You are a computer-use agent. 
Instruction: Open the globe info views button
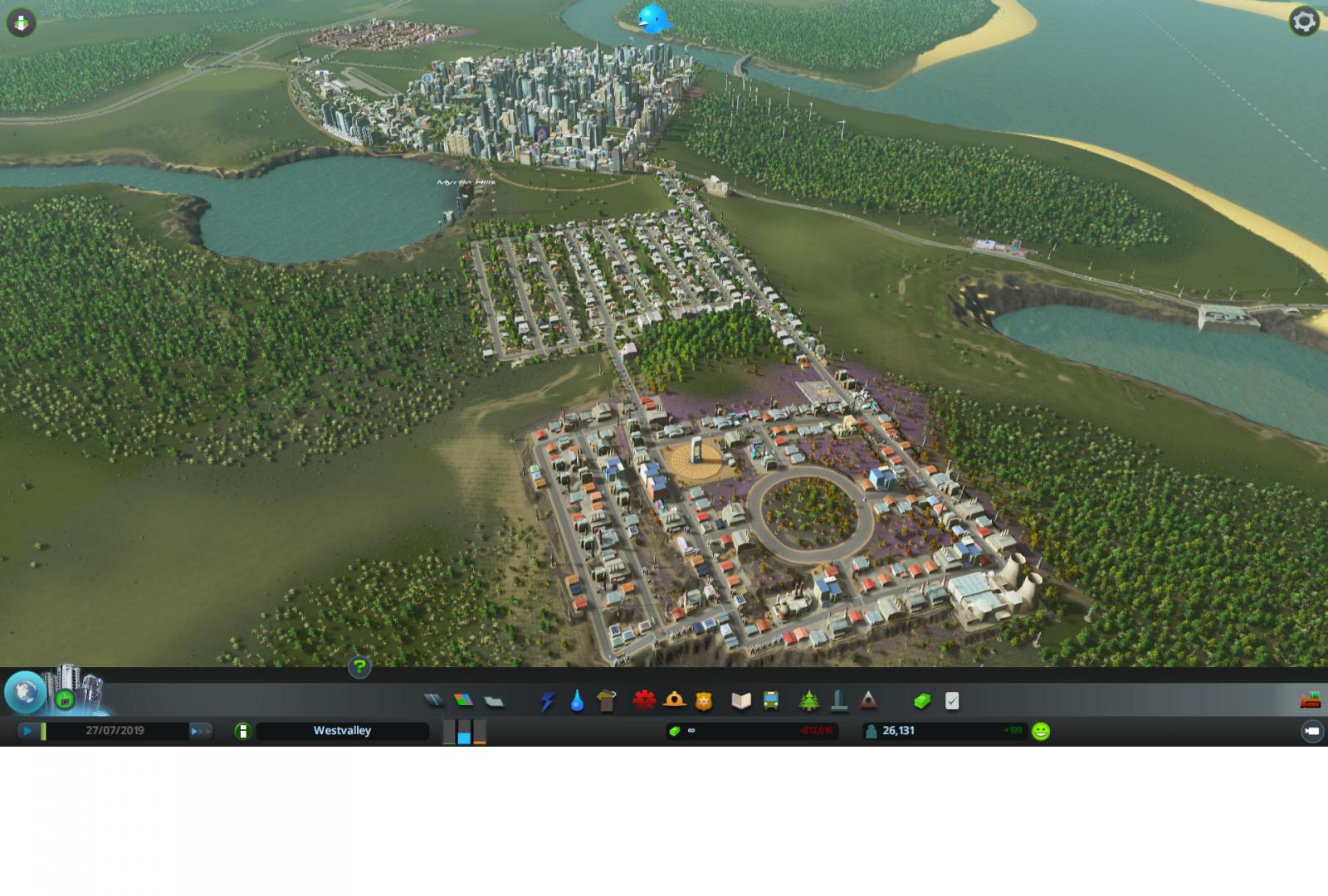point(25,693)
